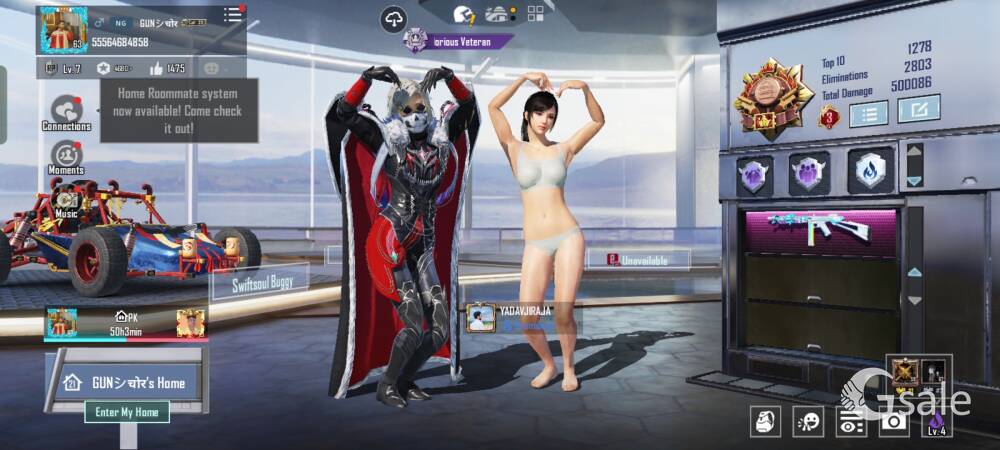Click the popularity star icon

[103, 68]
